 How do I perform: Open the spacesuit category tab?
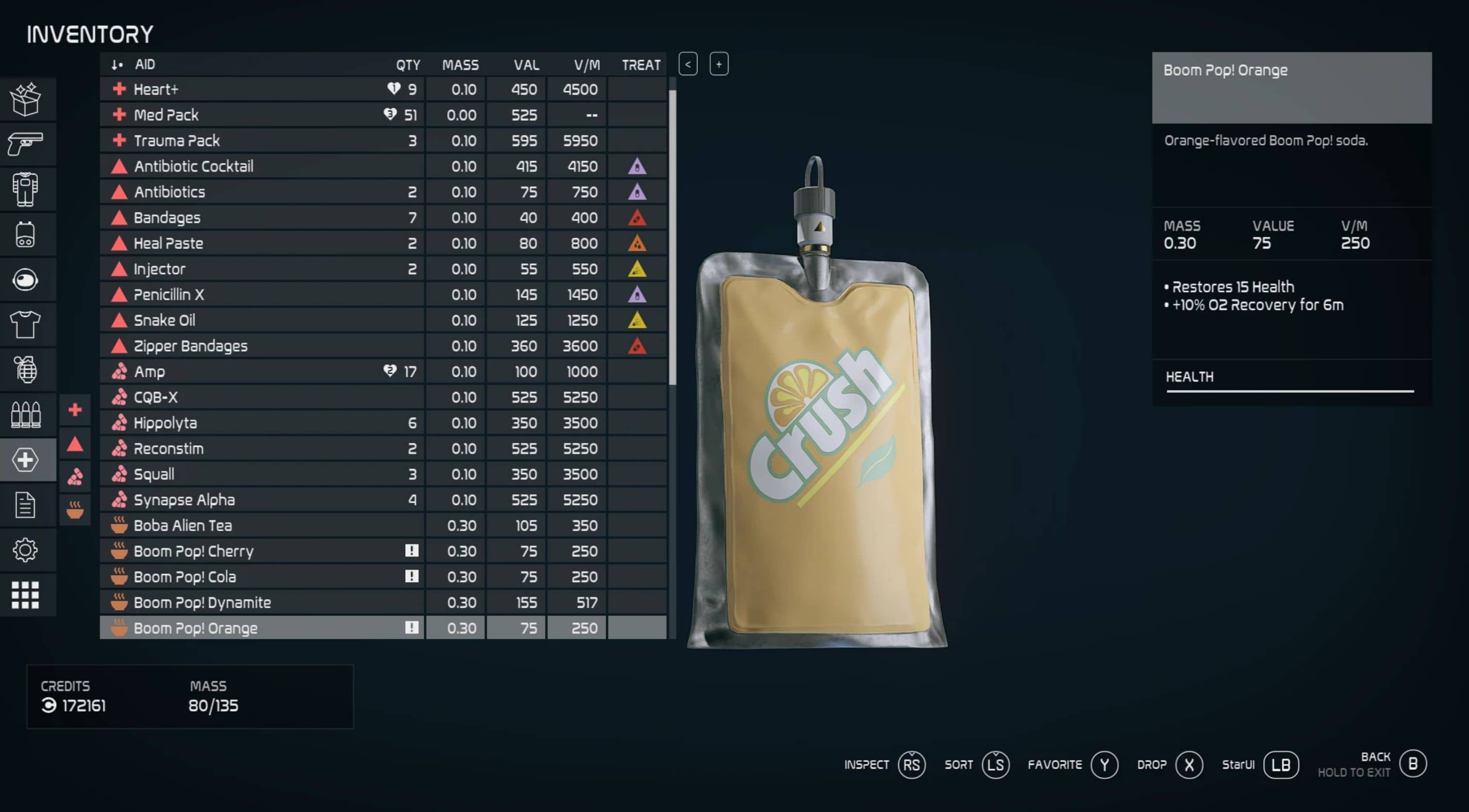point(26,189)
